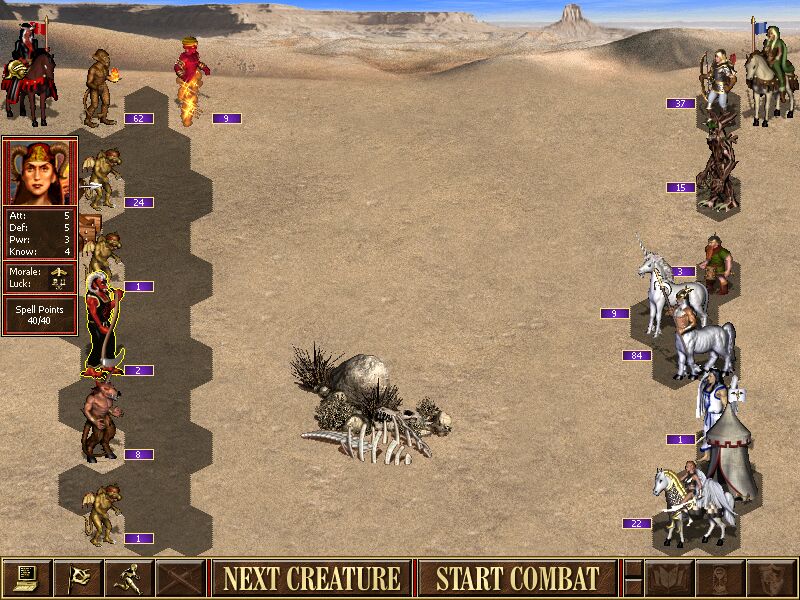
Task: Choose the retreat running-figure button
Action: 129,578
